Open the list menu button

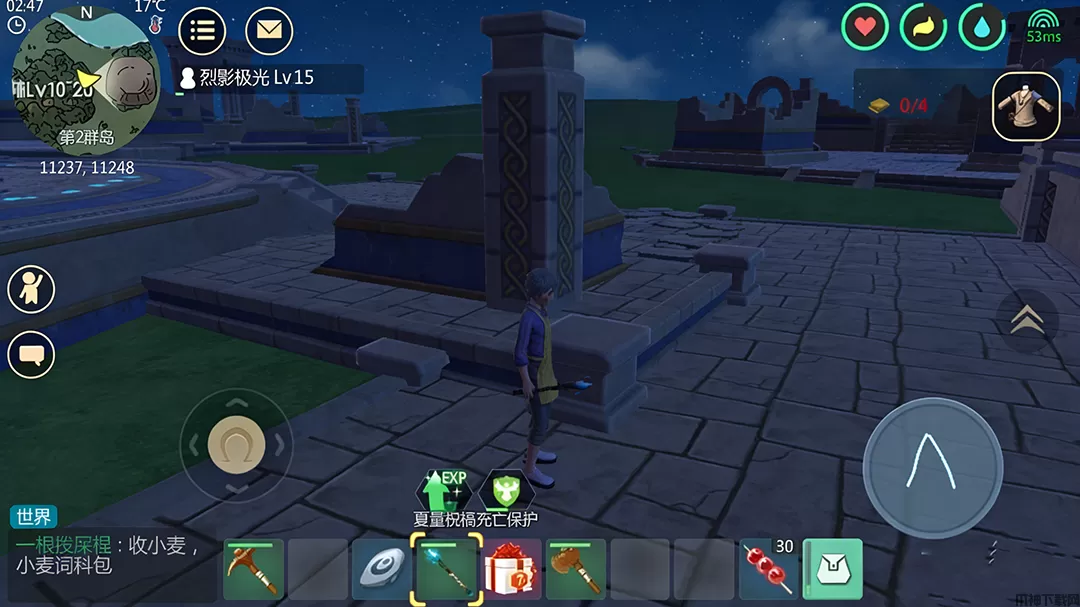pos(202,30)
